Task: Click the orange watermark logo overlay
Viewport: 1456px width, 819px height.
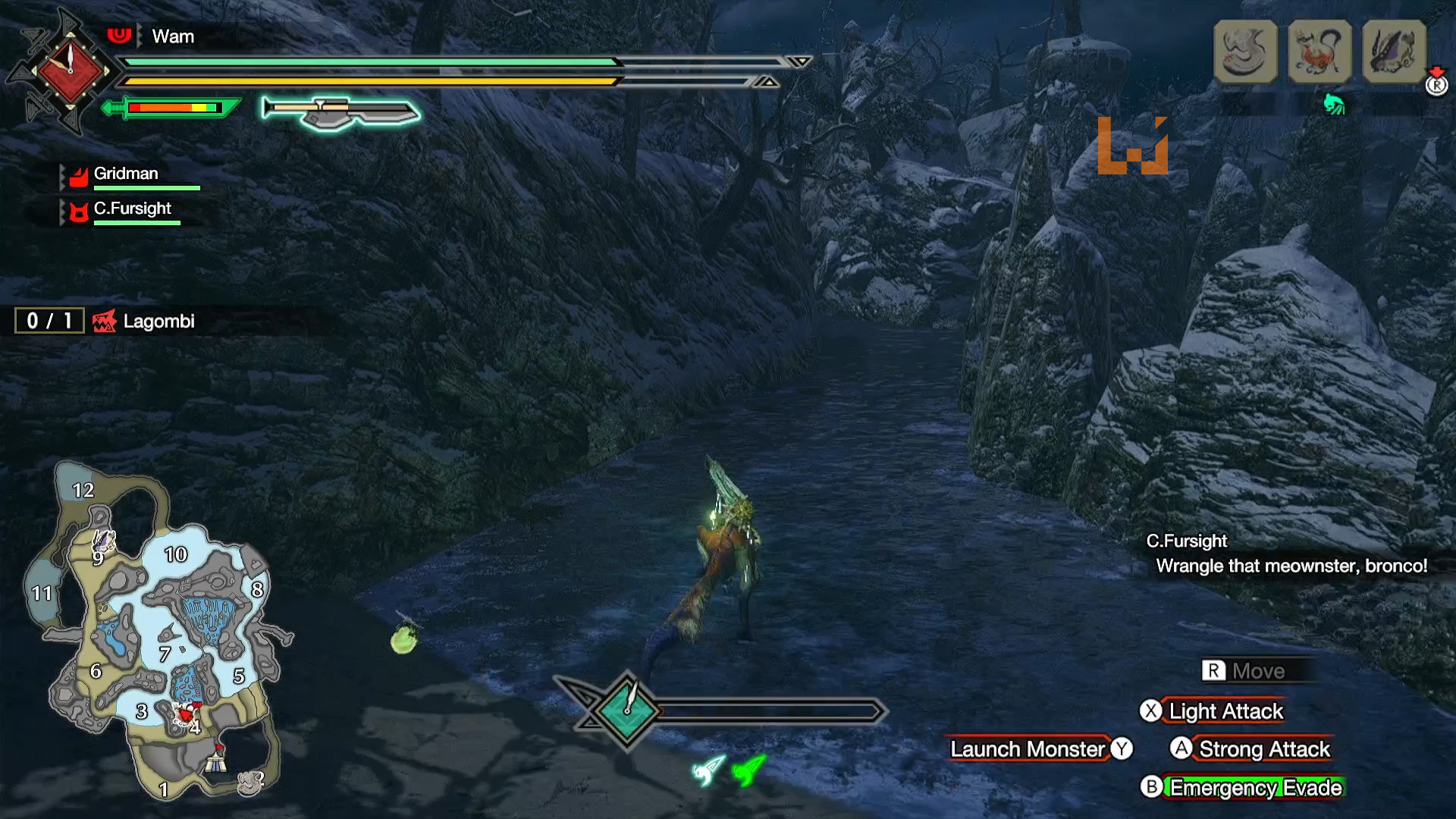Action: pos(1132,146)
